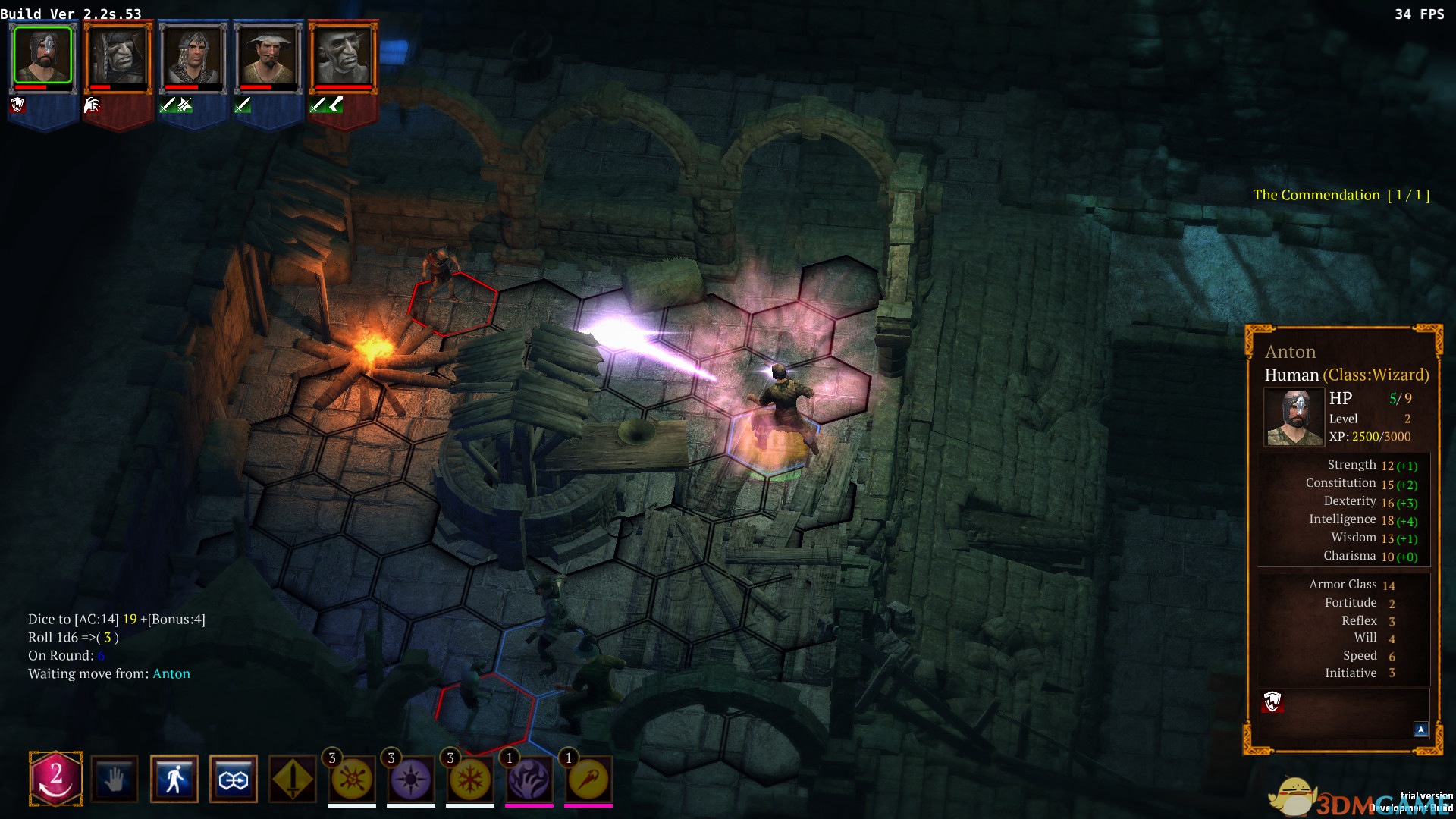Click the shield status icon in Anton's panel

point(1272,701)
